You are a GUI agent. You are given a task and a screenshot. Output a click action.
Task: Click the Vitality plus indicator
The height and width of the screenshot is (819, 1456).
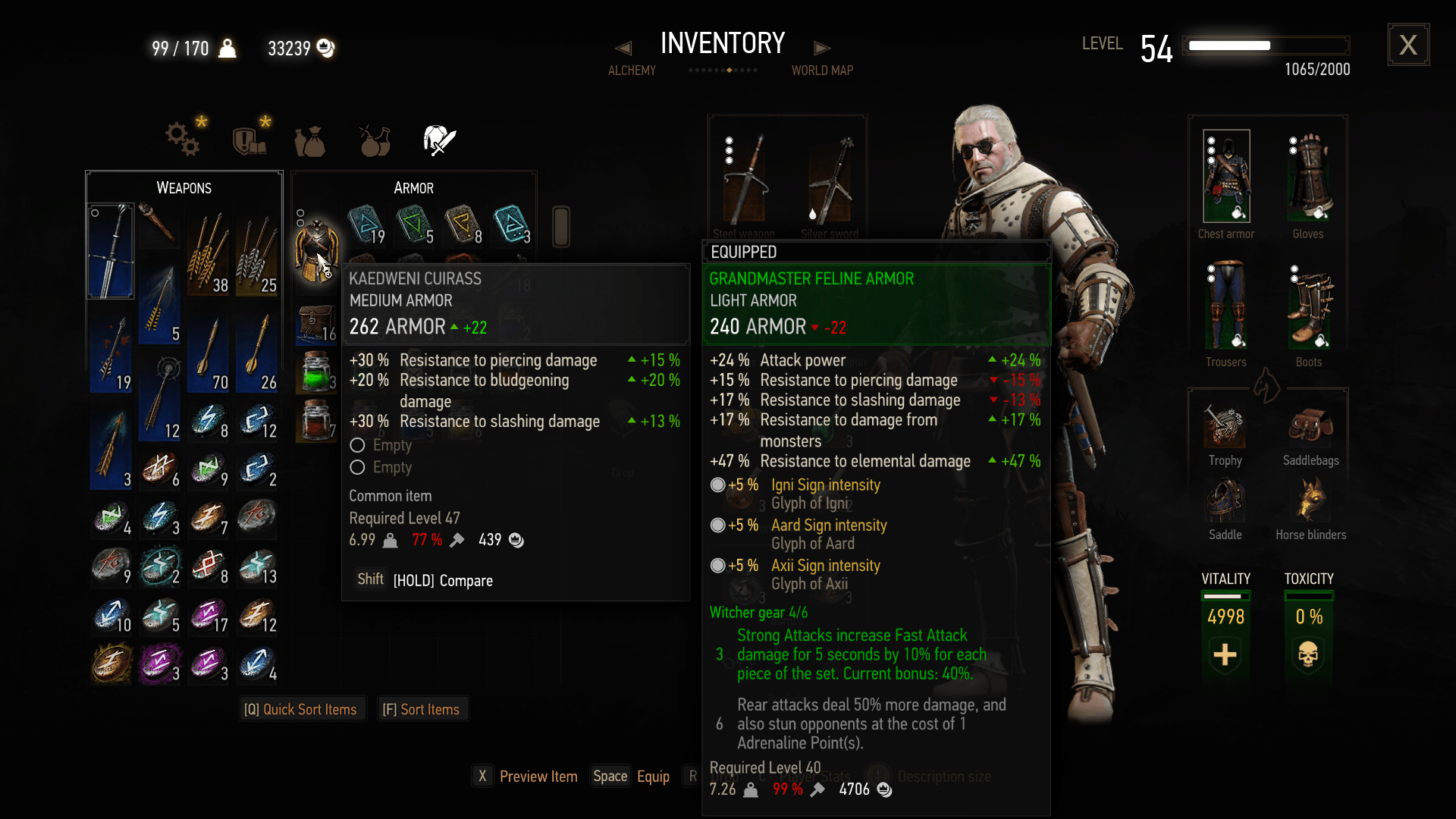coord(1225,655)
